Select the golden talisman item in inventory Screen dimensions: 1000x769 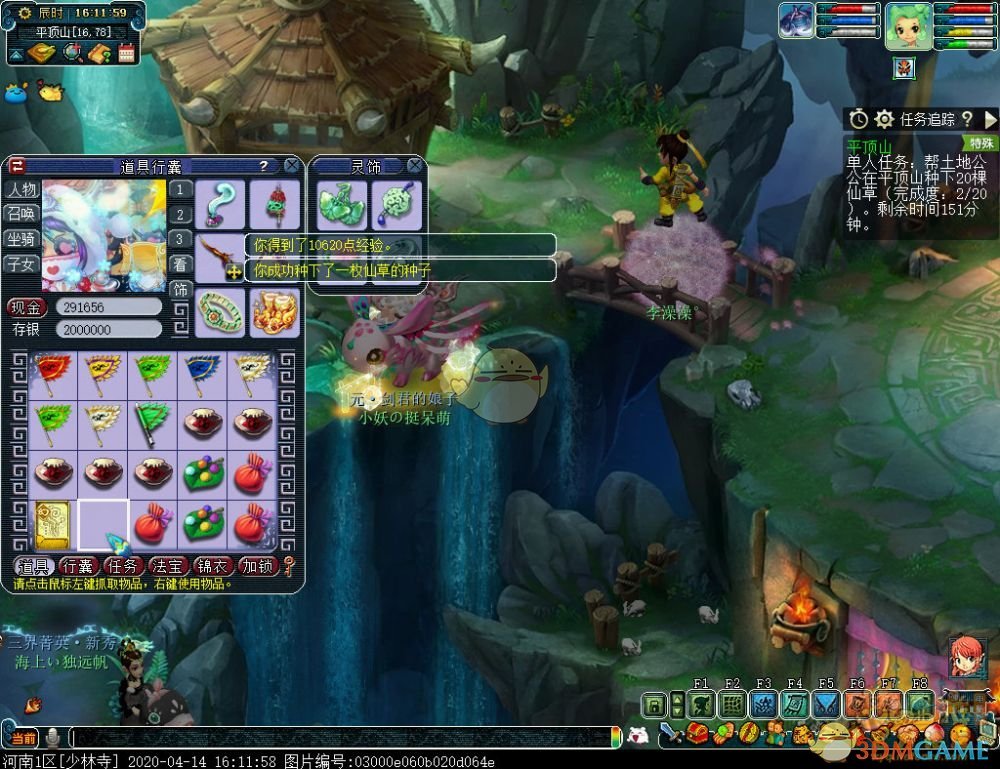tap(52, 524)
